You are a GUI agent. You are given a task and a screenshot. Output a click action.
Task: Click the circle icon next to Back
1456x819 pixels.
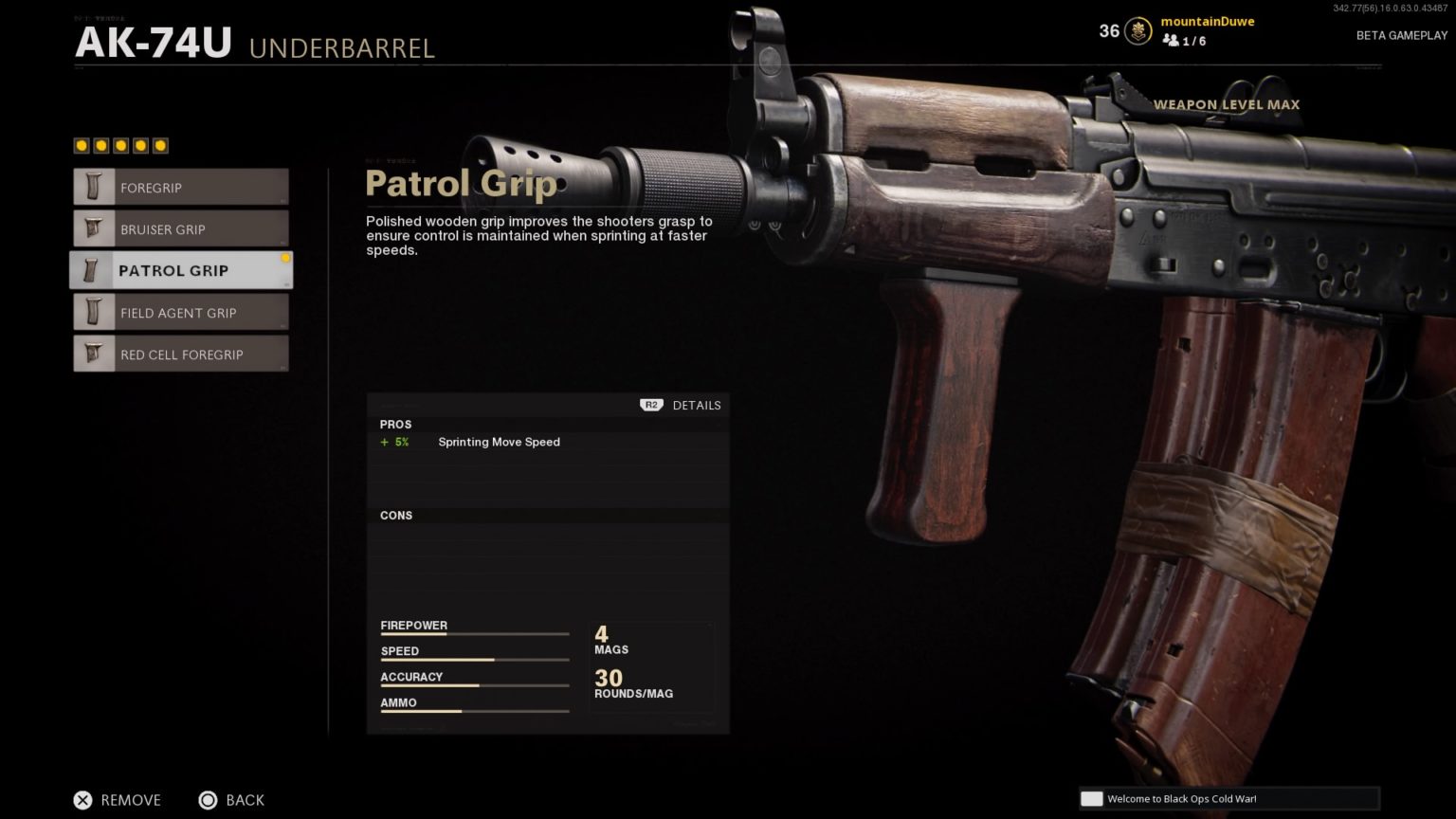click(x=208, y=800)
